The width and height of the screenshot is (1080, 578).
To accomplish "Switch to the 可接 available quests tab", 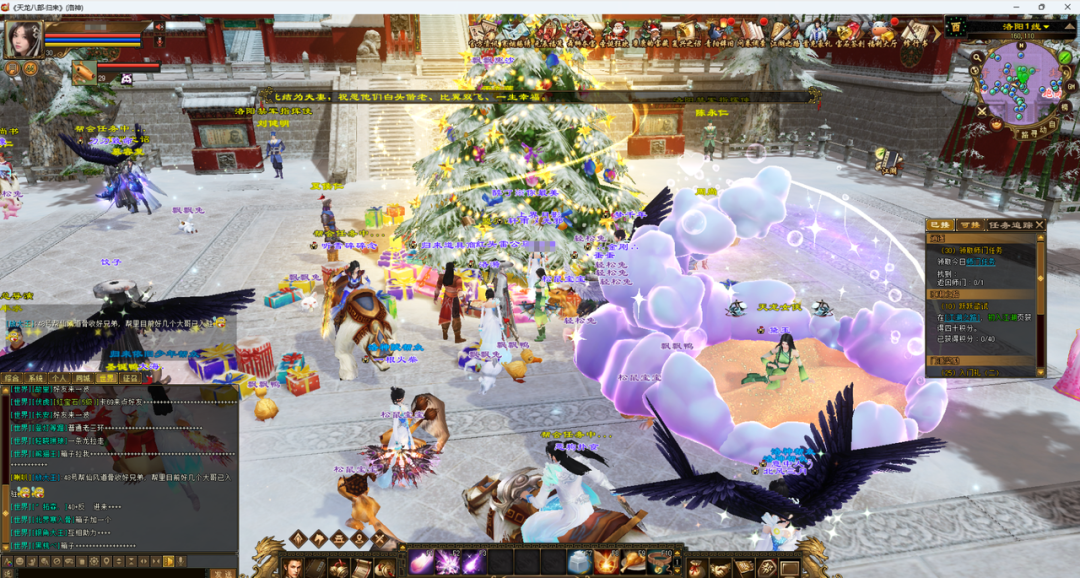I will (970, 225).
